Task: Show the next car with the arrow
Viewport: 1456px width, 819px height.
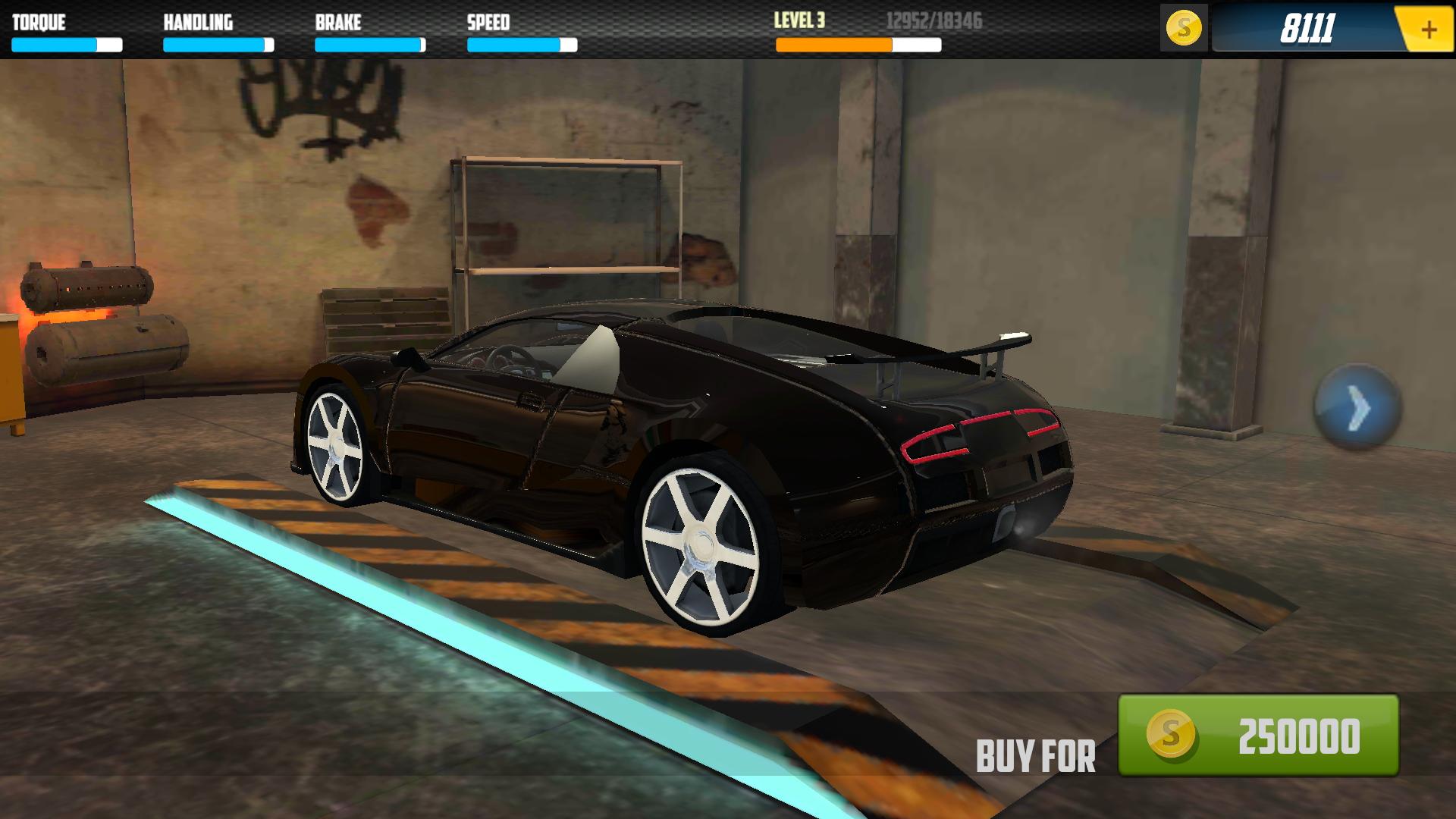Action: point(1357,407)
